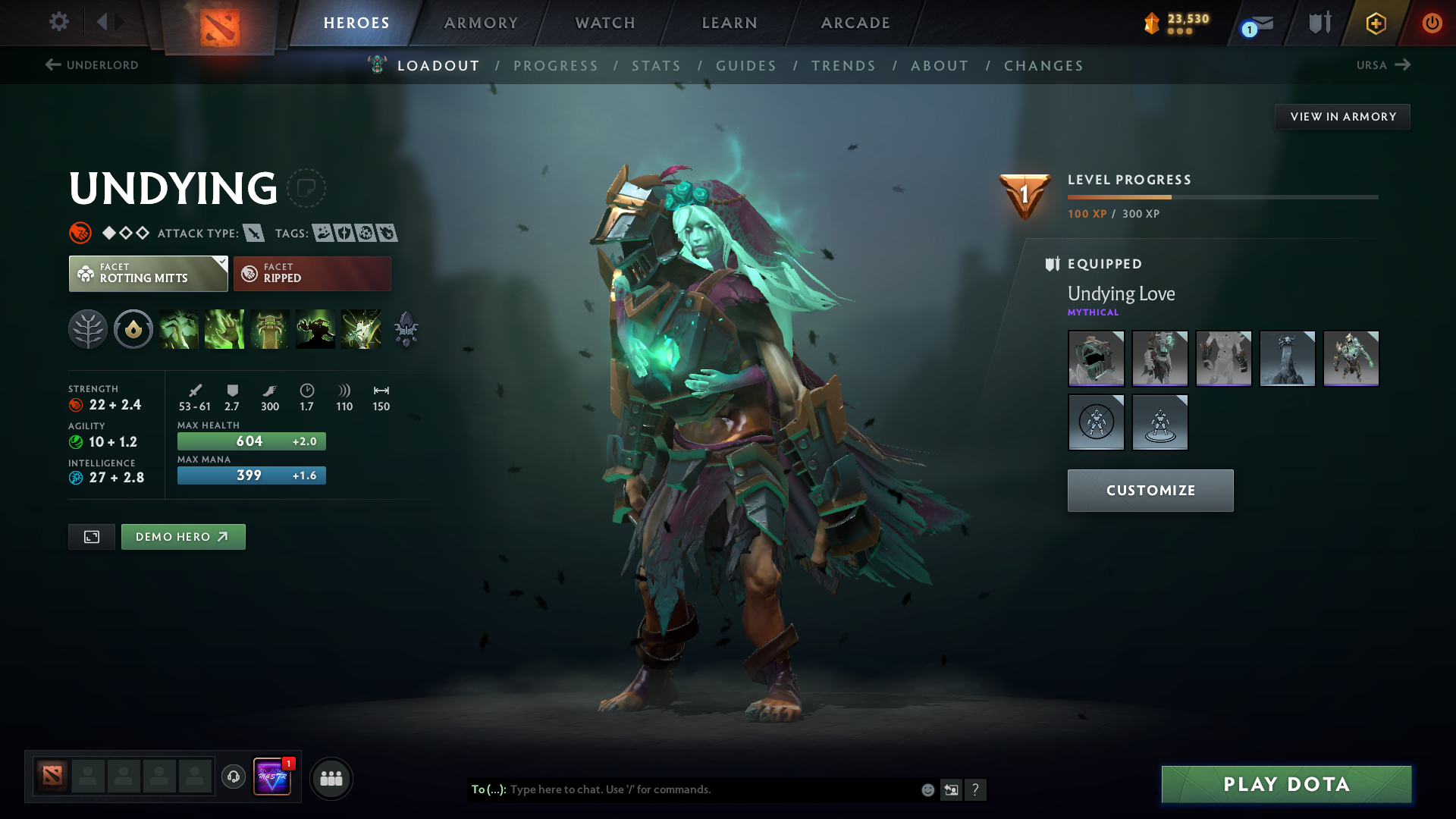Screen dimensions: 1456x819
Task: Click the level progress XP bar
Action: pyautogui.click(x=1222, y=196)
